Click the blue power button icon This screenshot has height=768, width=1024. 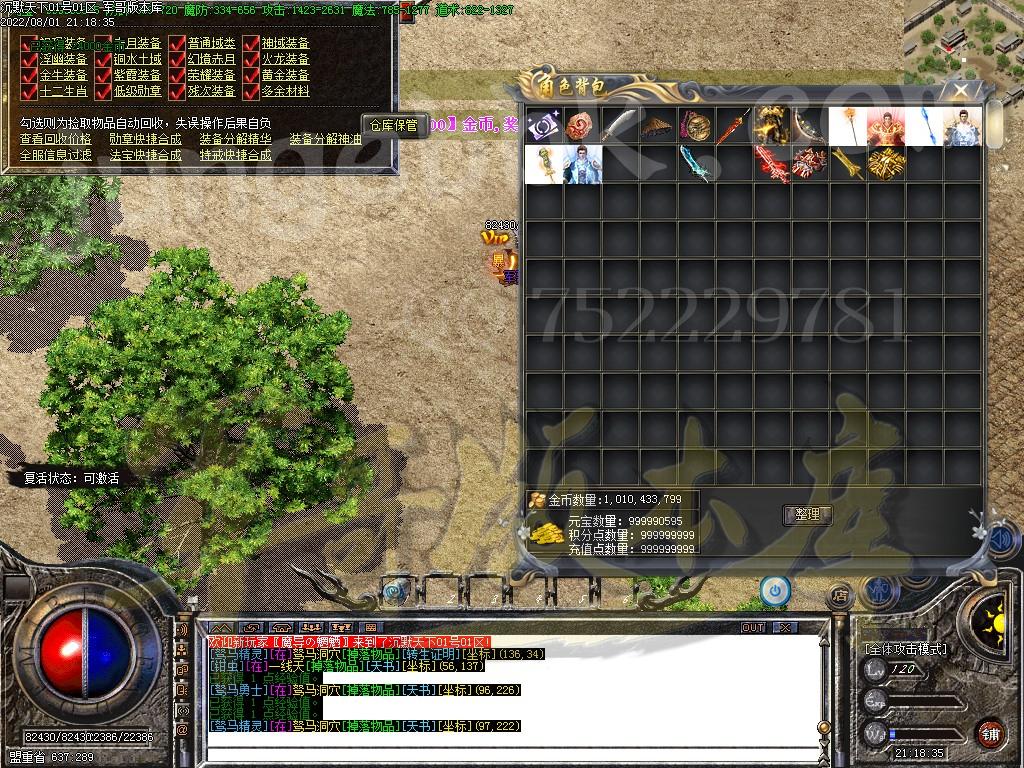[775, 590]
